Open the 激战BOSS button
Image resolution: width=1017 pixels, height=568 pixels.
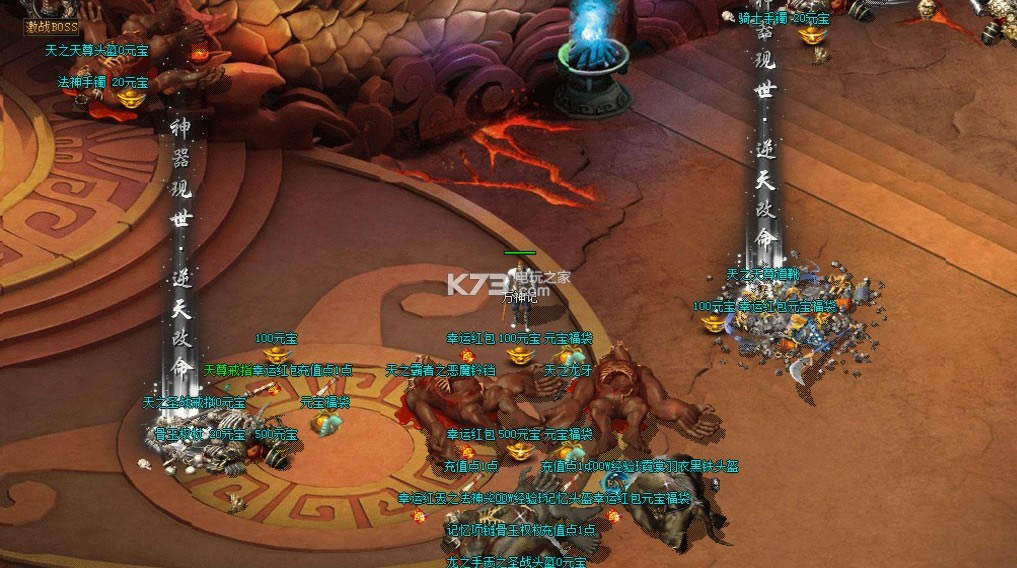[51, 25]
